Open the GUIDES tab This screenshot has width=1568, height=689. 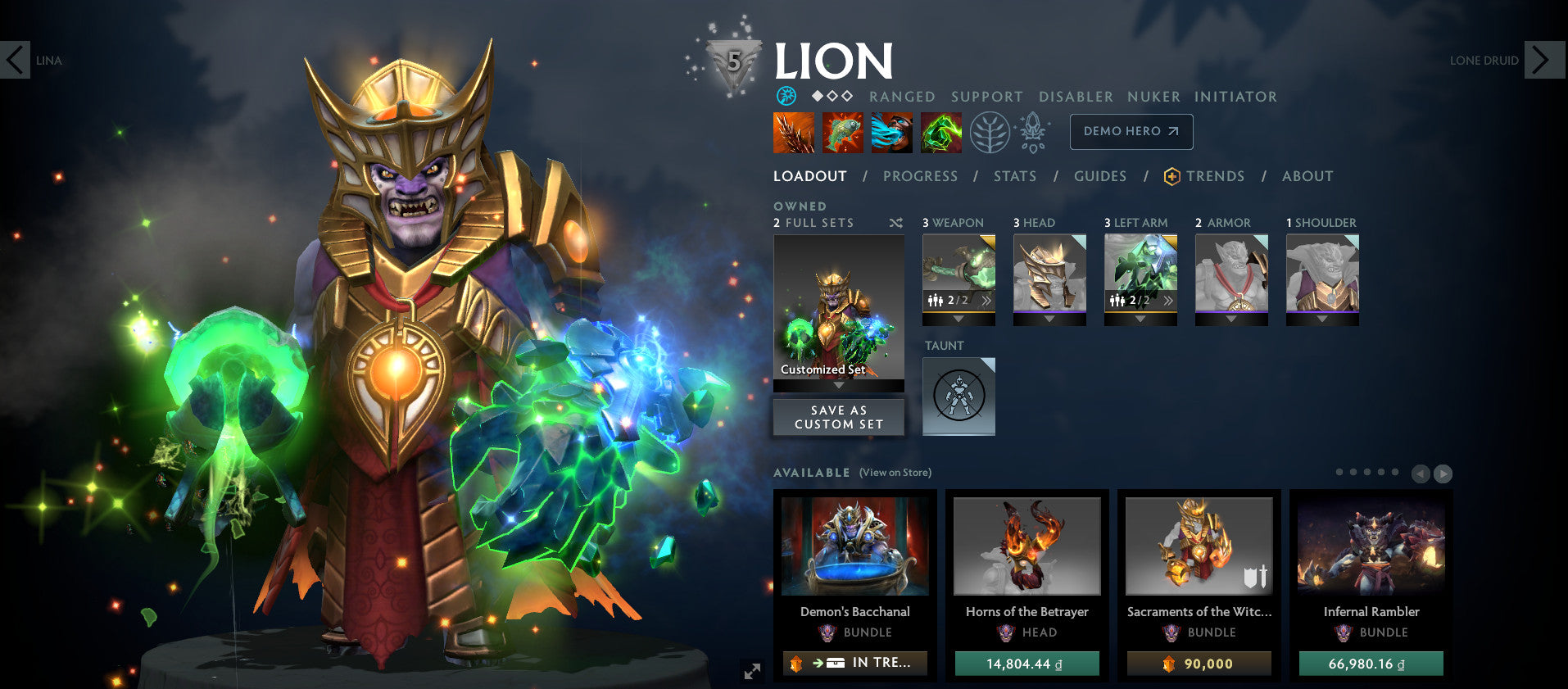(x=1099, y=176)
